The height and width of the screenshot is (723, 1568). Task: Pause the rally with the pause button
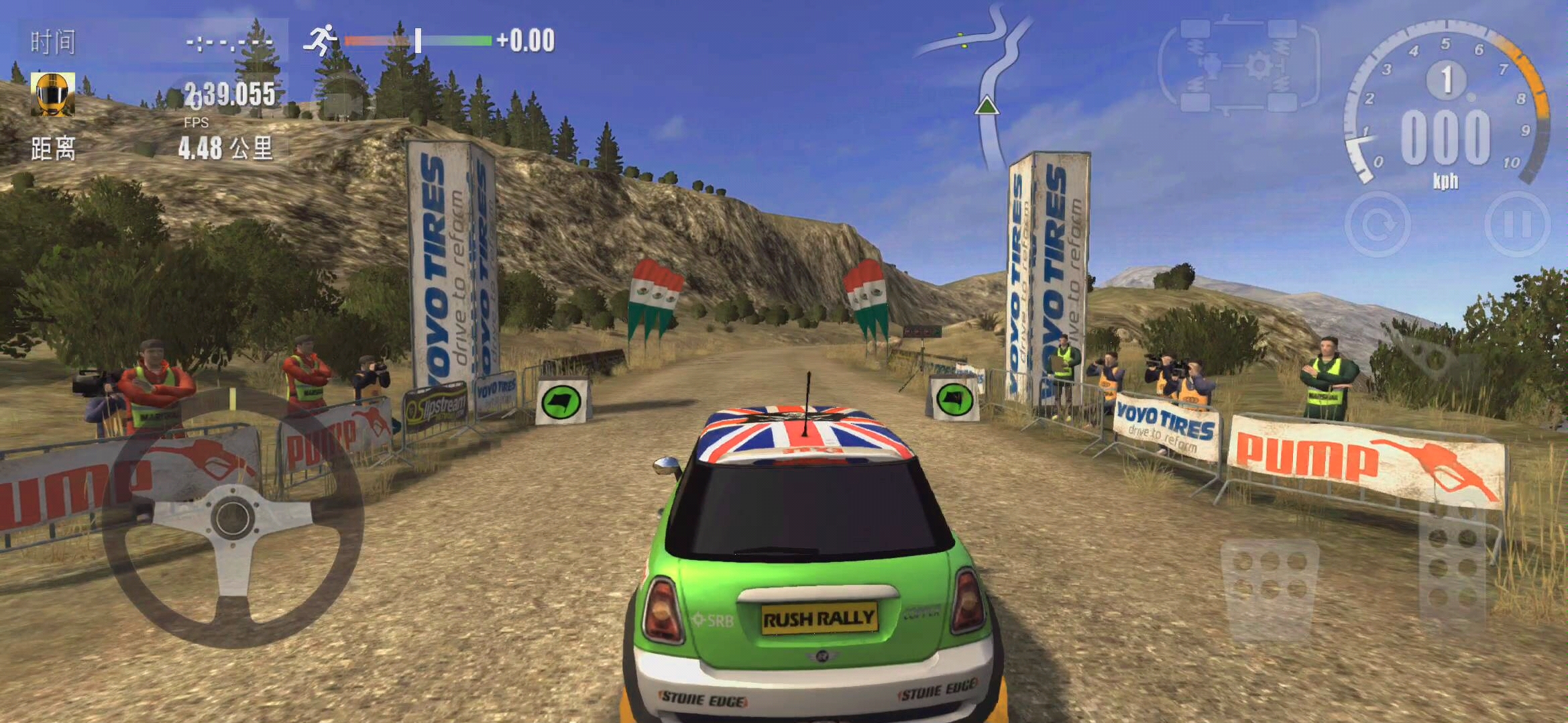(x=1517, y=224)
